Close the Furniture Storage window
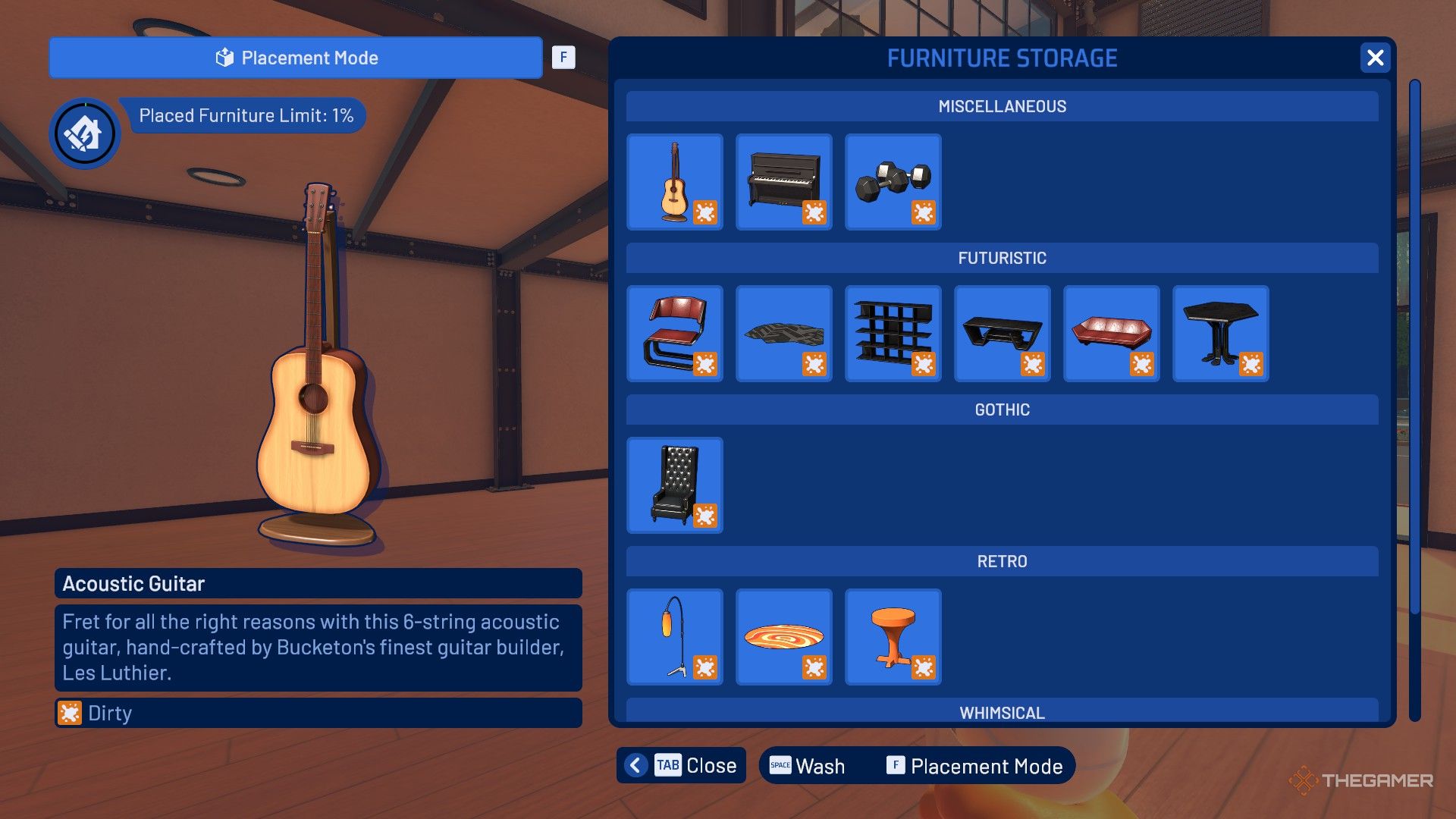Image resolution: width=1456 pixels, height=819 pixels. [x=1375, y=58]
